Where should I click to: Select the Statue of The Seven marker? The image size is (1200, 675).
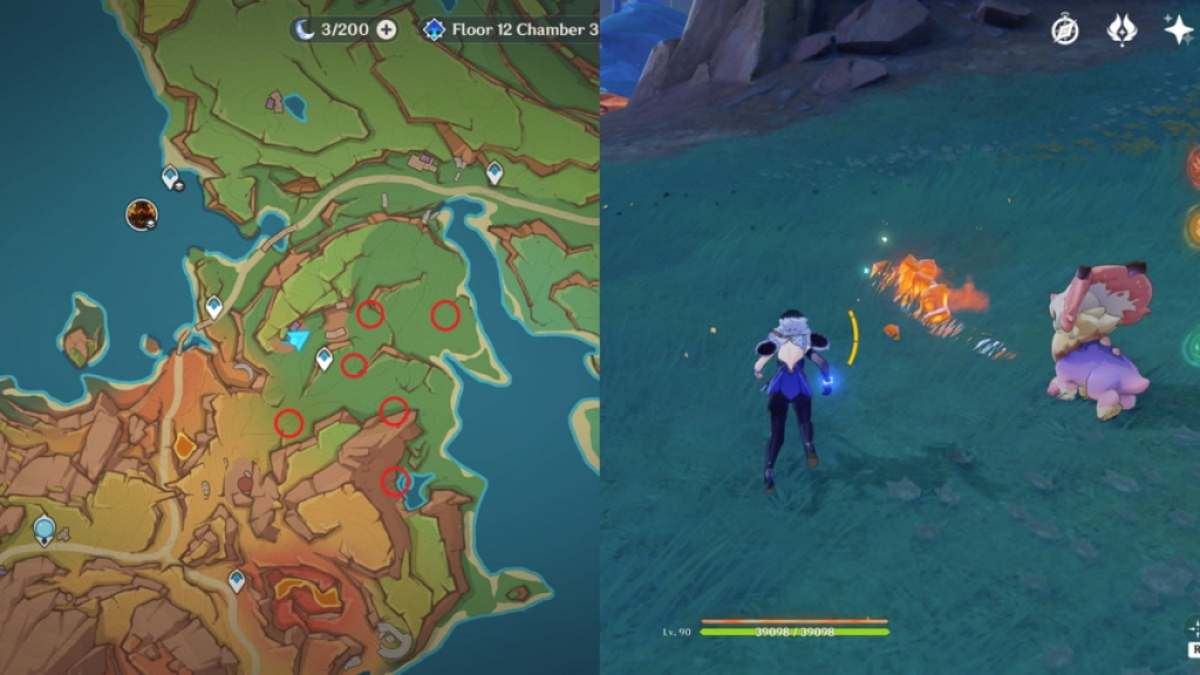pos(44,529)
